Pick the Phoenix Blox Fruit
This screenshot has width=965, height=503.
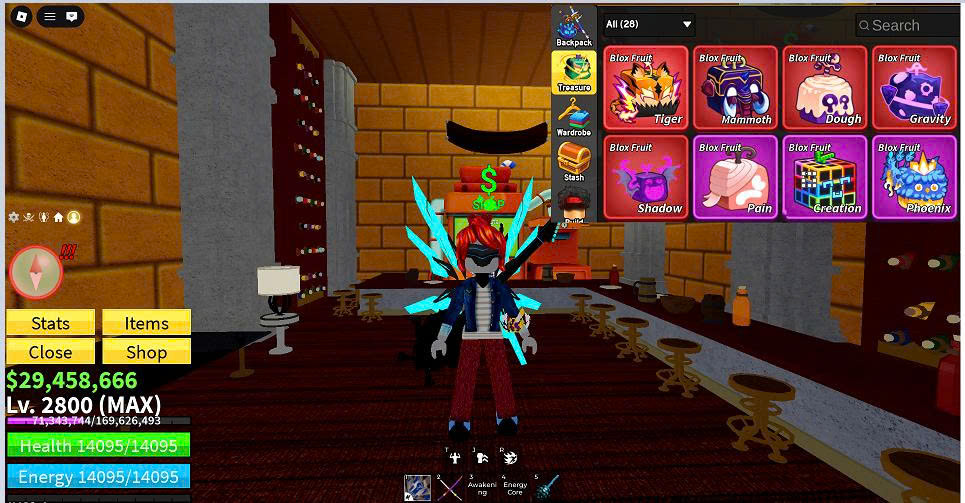click(914, 177)
